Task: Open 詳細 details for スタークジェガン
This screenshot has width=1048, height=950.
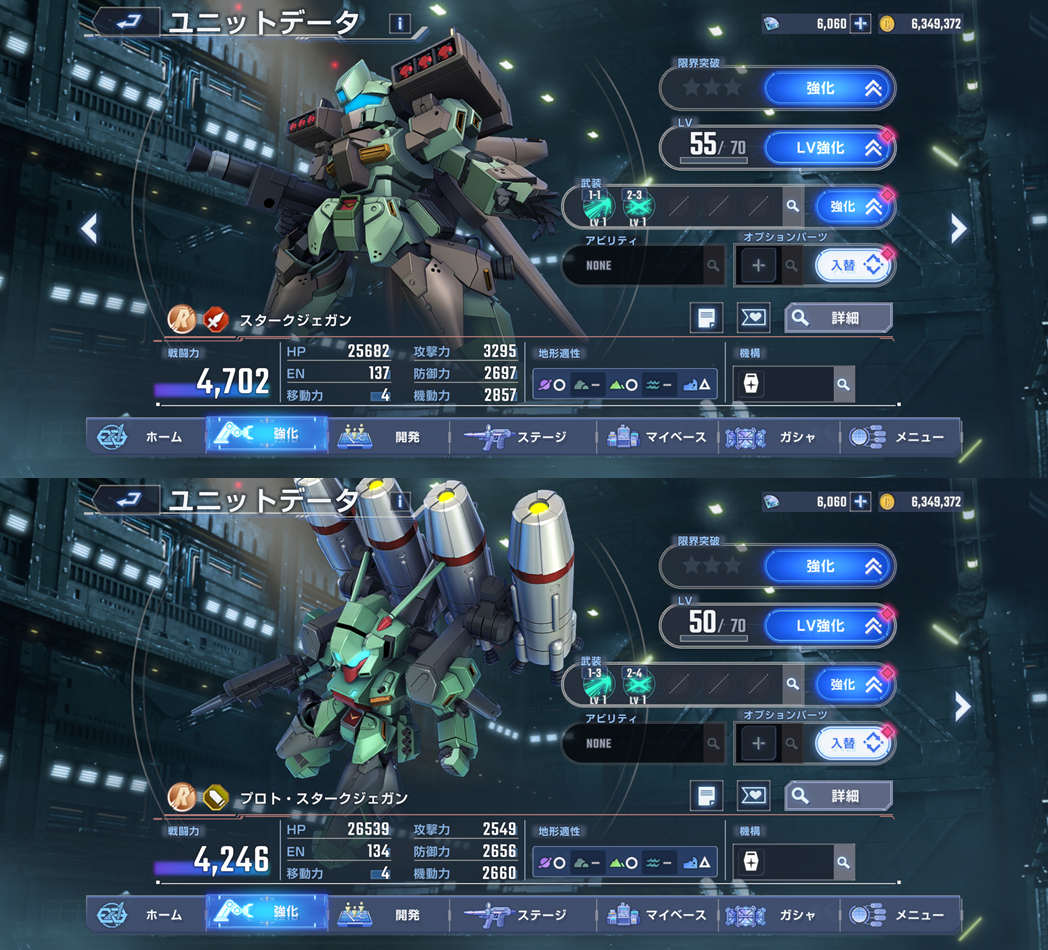Action: [838, 318]
